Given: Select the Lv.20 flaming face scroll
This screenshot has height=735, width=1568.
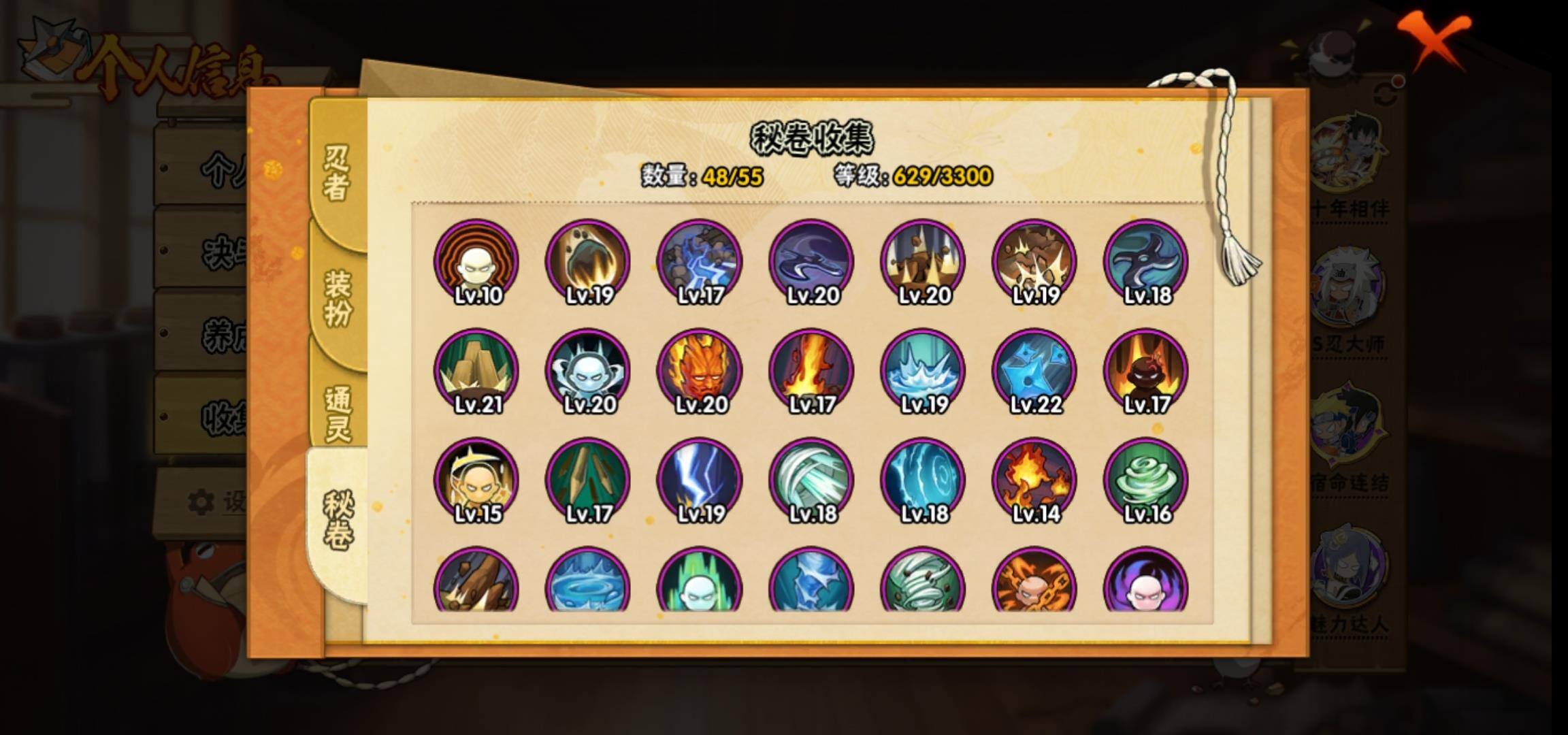Looking at the screenshot, I should click(700, 372).
